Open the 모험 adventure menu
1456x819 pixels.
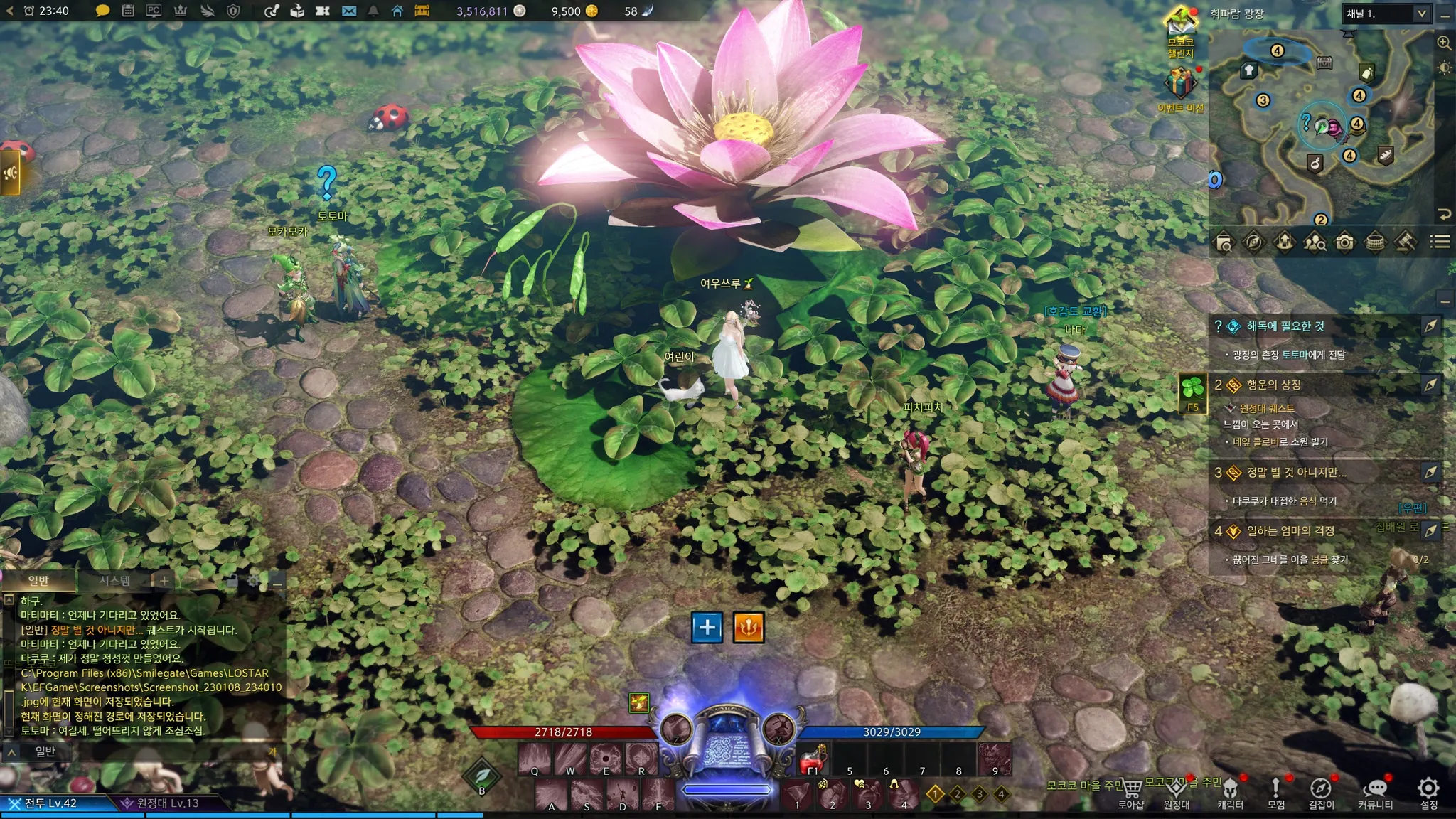[1276, 792]
